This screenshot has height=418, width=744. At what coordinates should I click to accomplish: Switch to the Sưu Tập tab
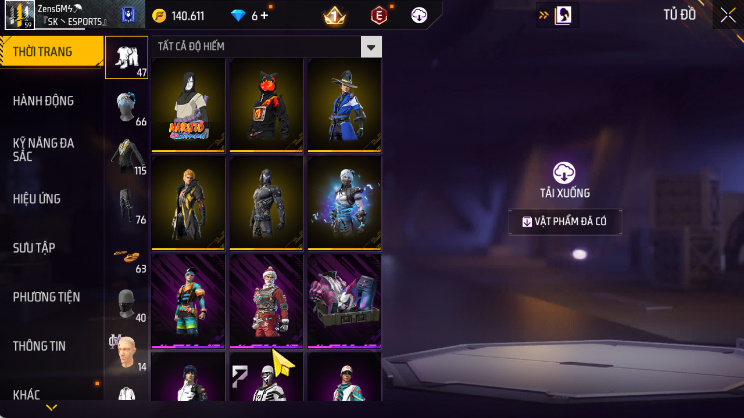(x=37, y=247)
